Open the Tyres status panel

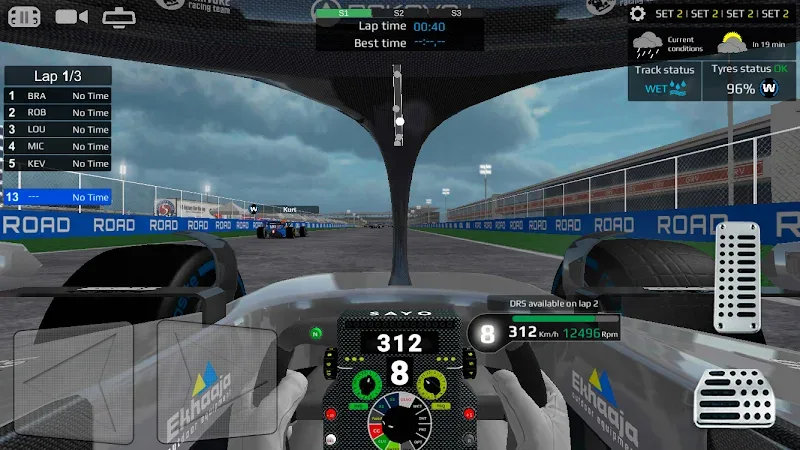click(750, 80)
